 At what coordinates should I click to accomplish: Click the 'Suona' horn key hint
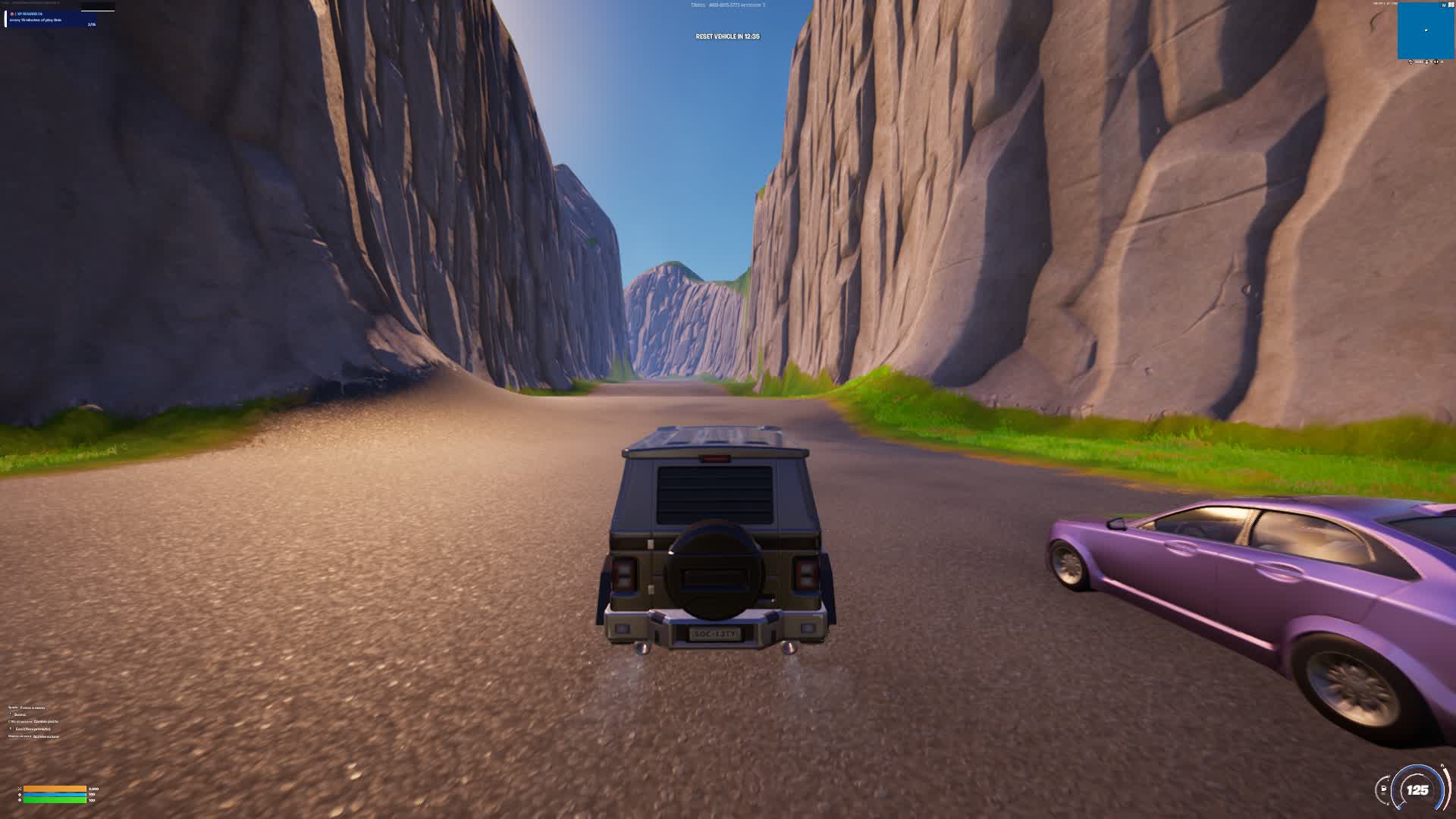click(x=20, y=714)
